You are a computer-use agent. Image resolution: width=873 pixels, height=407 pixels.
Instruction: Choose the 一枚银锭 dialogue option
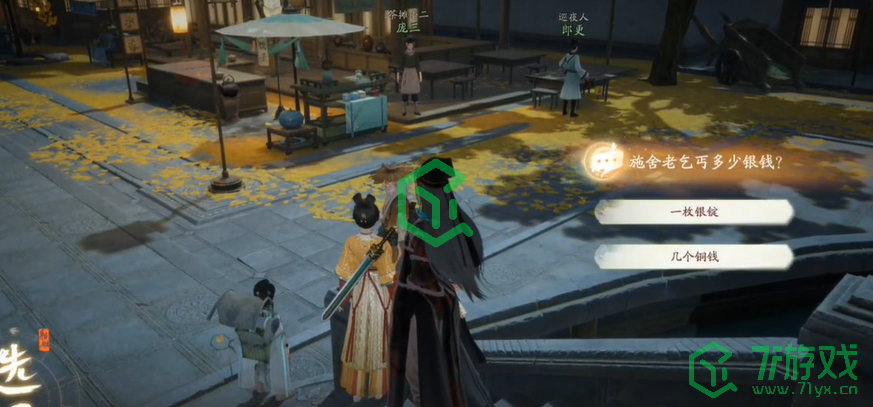coord(694,212)
